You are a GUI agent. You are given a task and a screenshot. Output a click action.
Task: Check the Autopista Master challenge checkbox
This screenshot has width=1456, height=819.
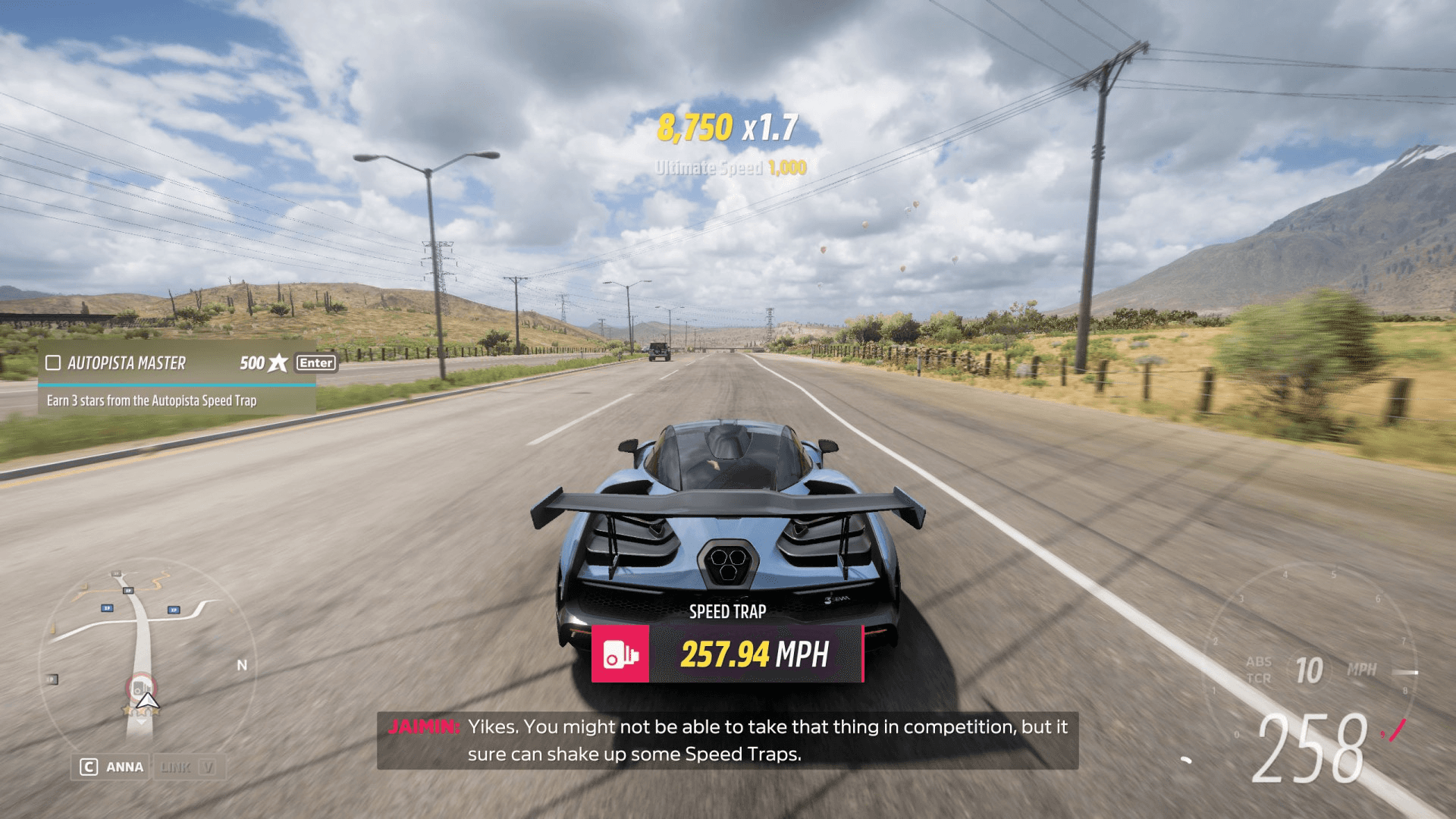(x=52, y=363)
